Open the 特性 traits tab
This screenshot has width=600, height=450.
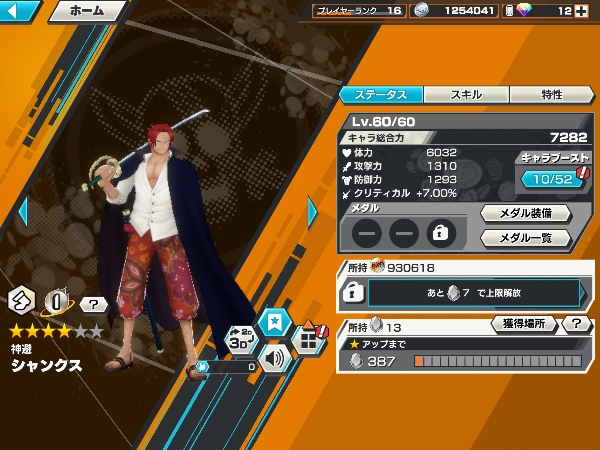(x=551, y=95)
